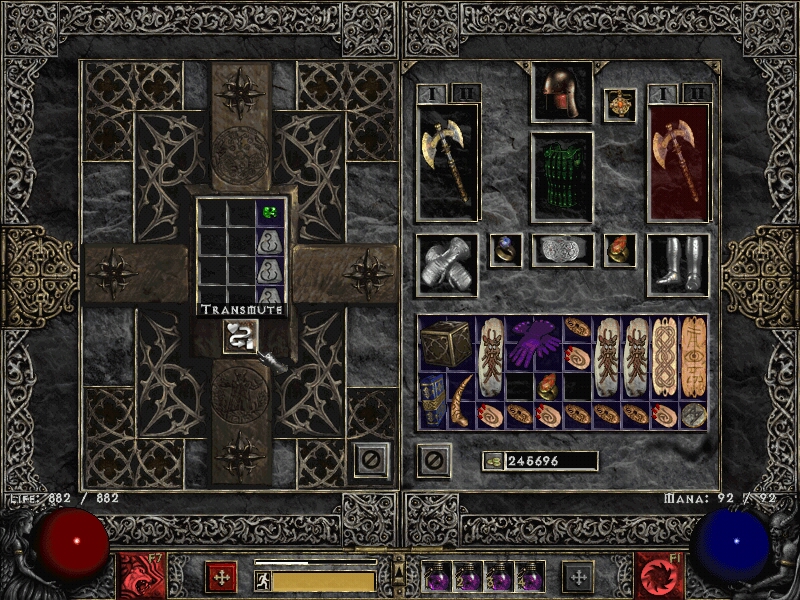Select the equipped boots slot
Screen dimensions: 800x600
[x=677, y=265]
